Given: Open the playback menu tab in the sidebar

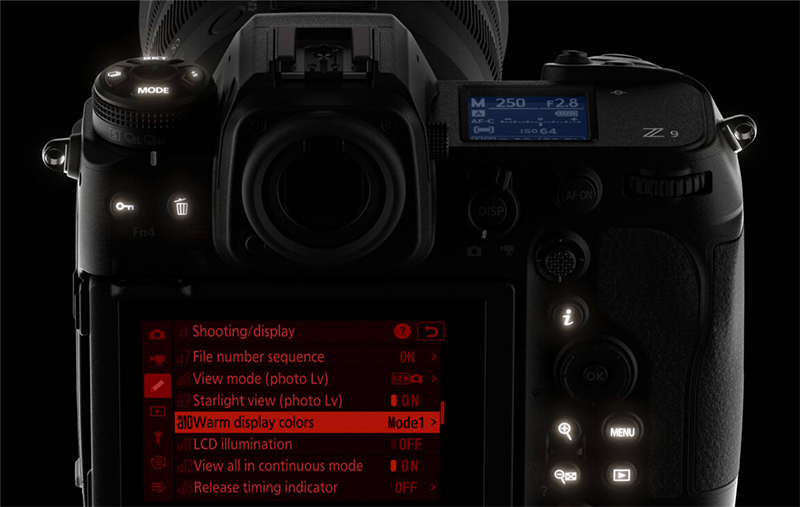Looking at the screenshot, I should (157, 410).
